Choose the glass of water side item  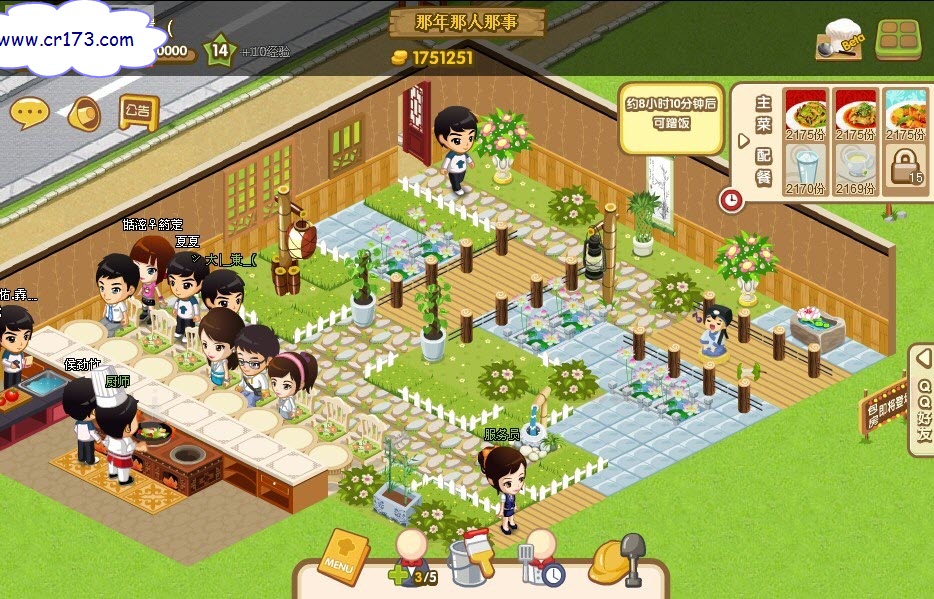(x=805, y=166)
